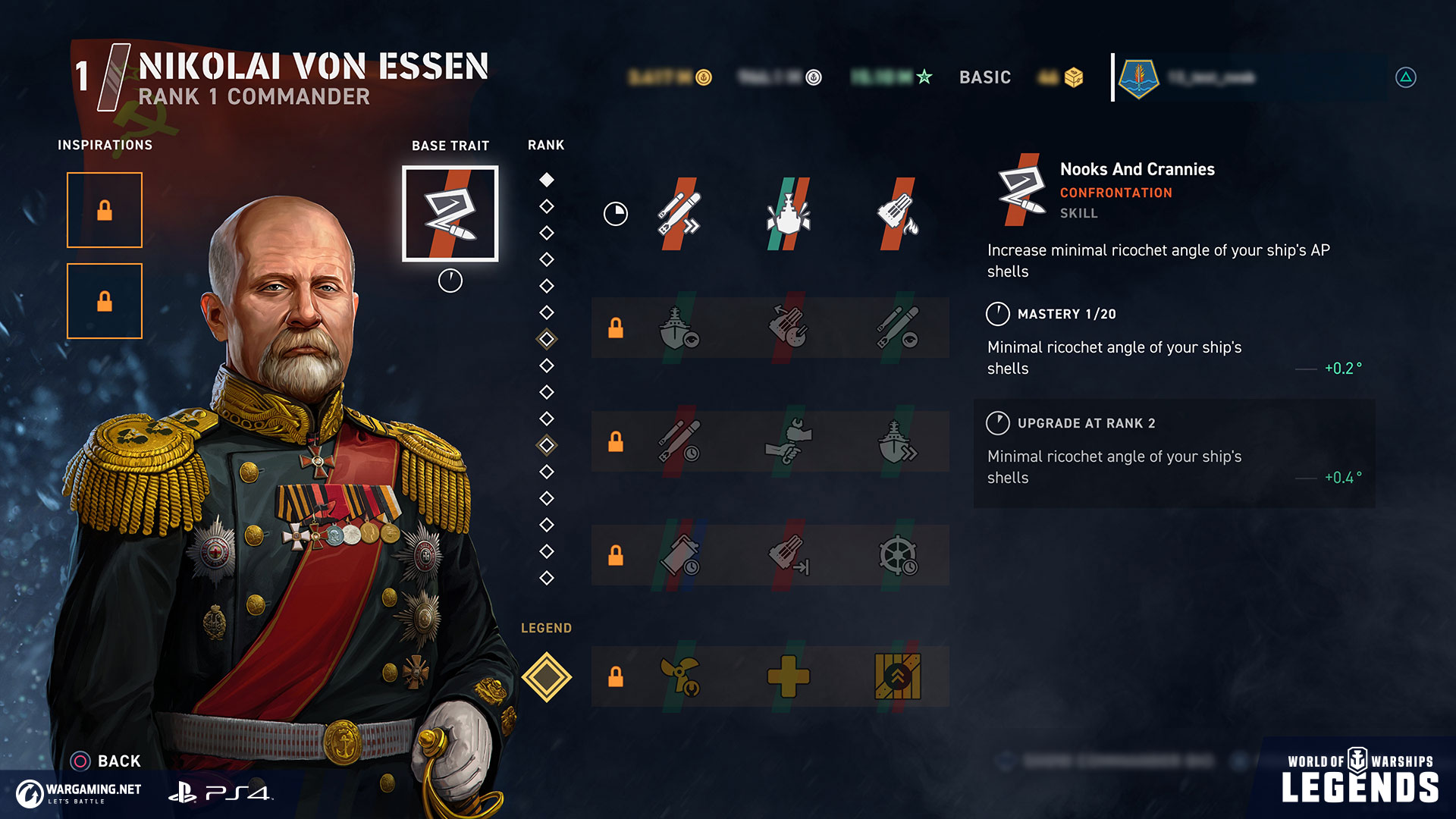Pick the flaming shell skill icon
Image resolution: width=1456 pixels, height=819 pixels.
(x=897, y=214)
